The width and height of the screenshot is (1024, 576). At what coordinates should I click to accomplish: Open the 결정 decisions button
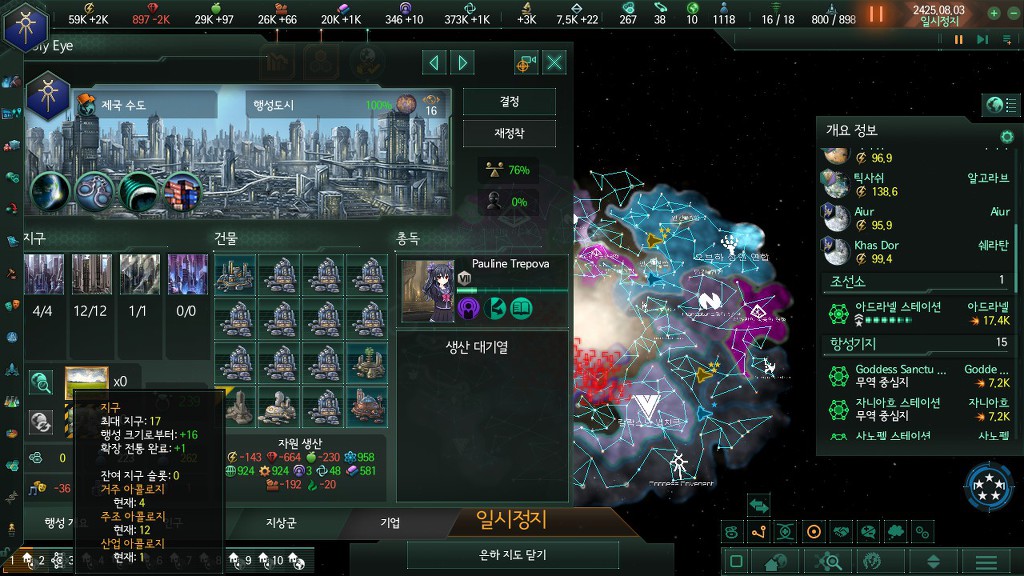(509, 102)
